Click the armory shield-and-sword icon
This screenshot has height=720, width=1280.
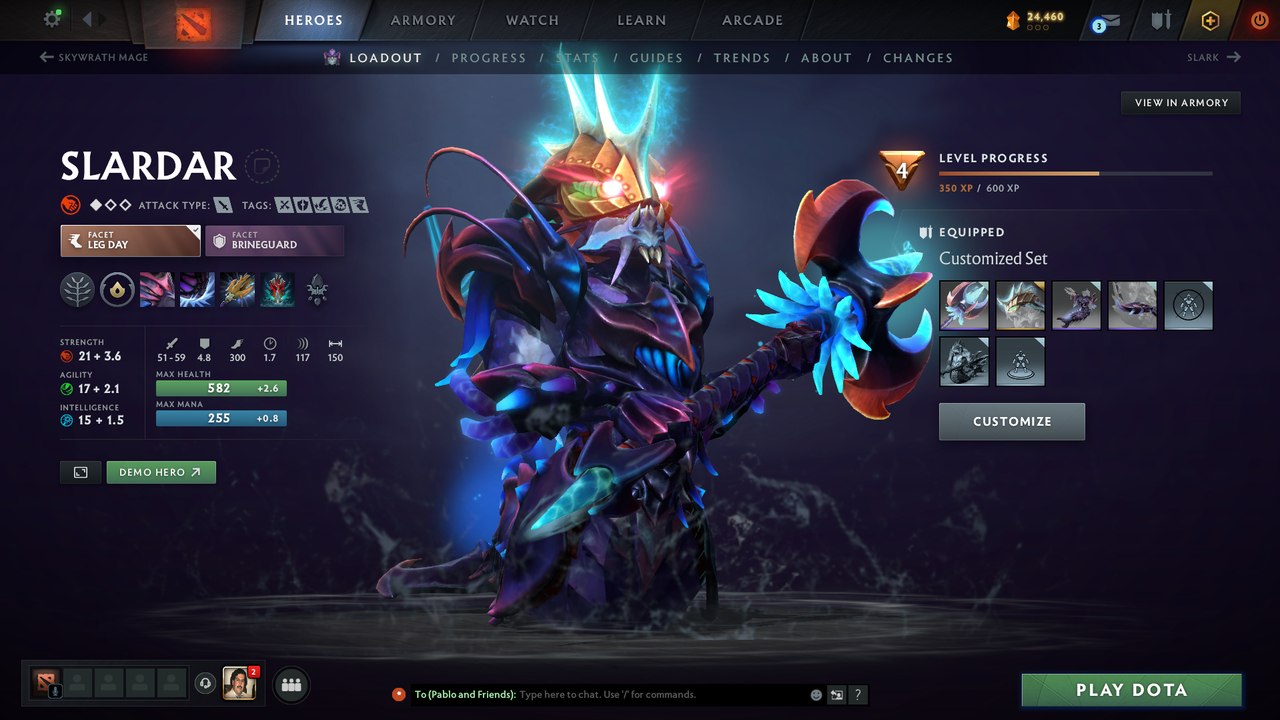click(x=1162, y=20)
